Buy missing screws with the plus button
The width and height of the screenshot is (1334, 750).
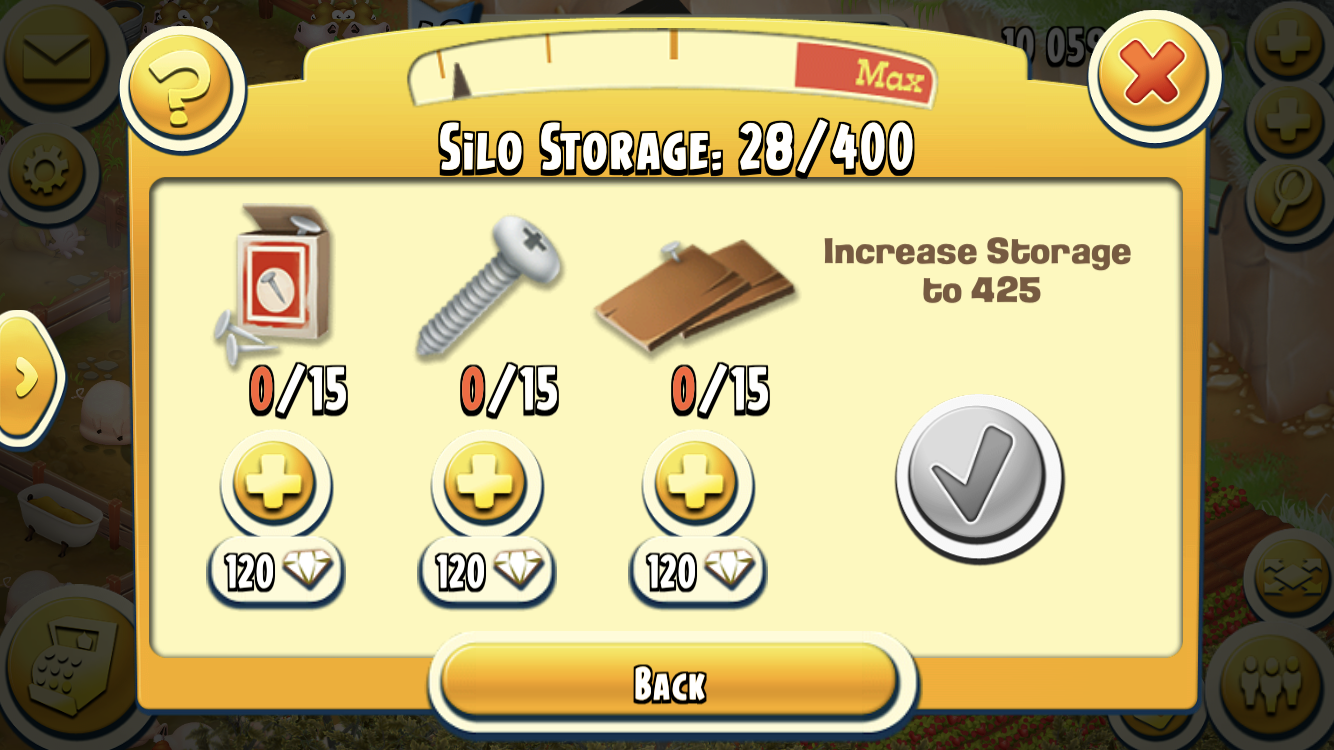click(x=485, y=483)
